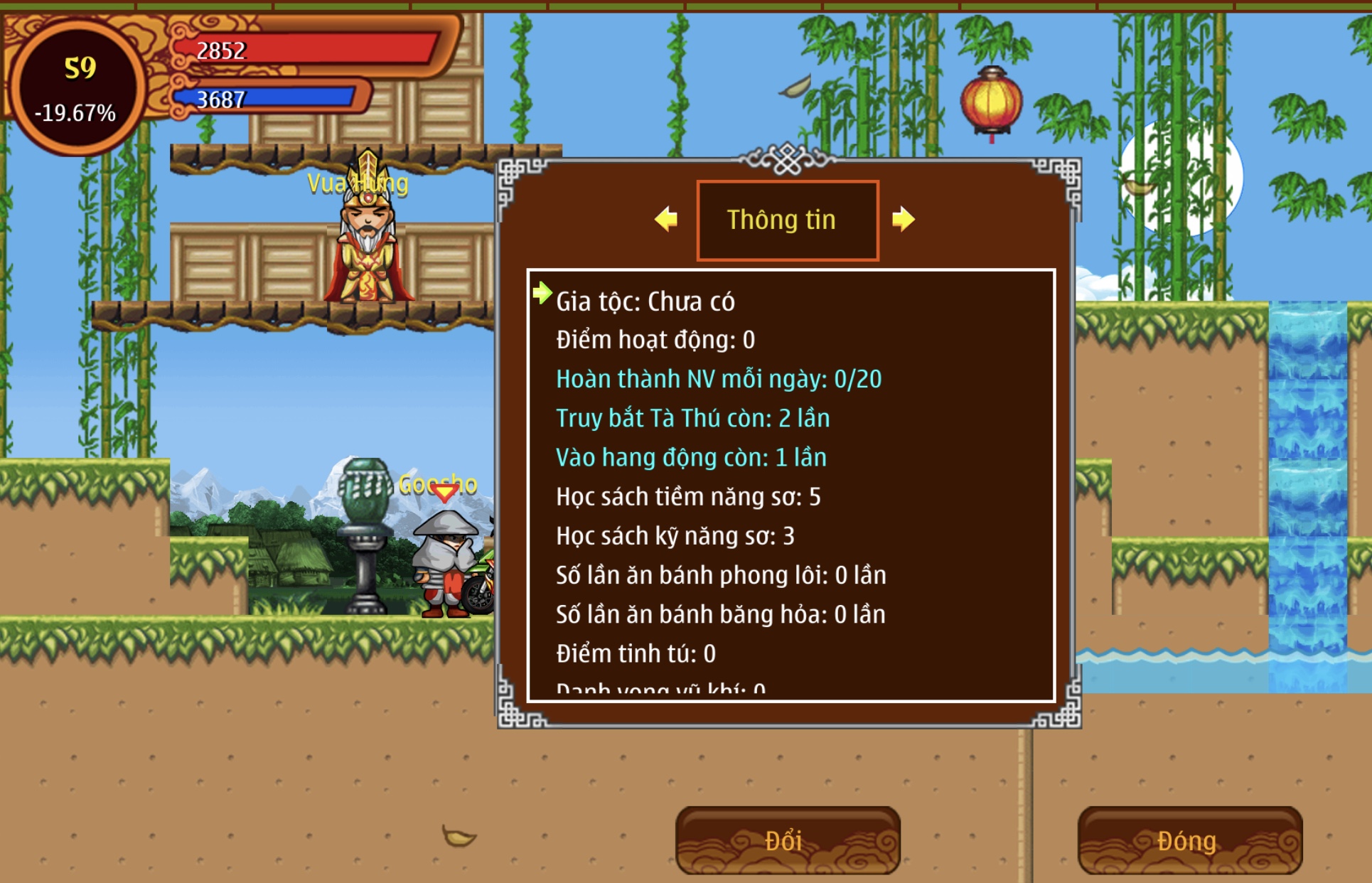Go to the previous tab with left arrow
1372x883 pixels.
click(x=666, y=219)
